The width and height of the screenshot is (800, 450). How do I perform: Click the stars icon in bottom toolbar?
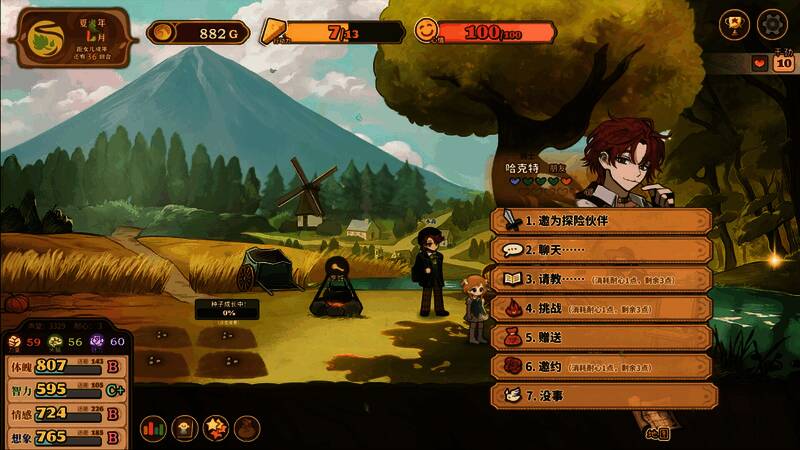215,428
